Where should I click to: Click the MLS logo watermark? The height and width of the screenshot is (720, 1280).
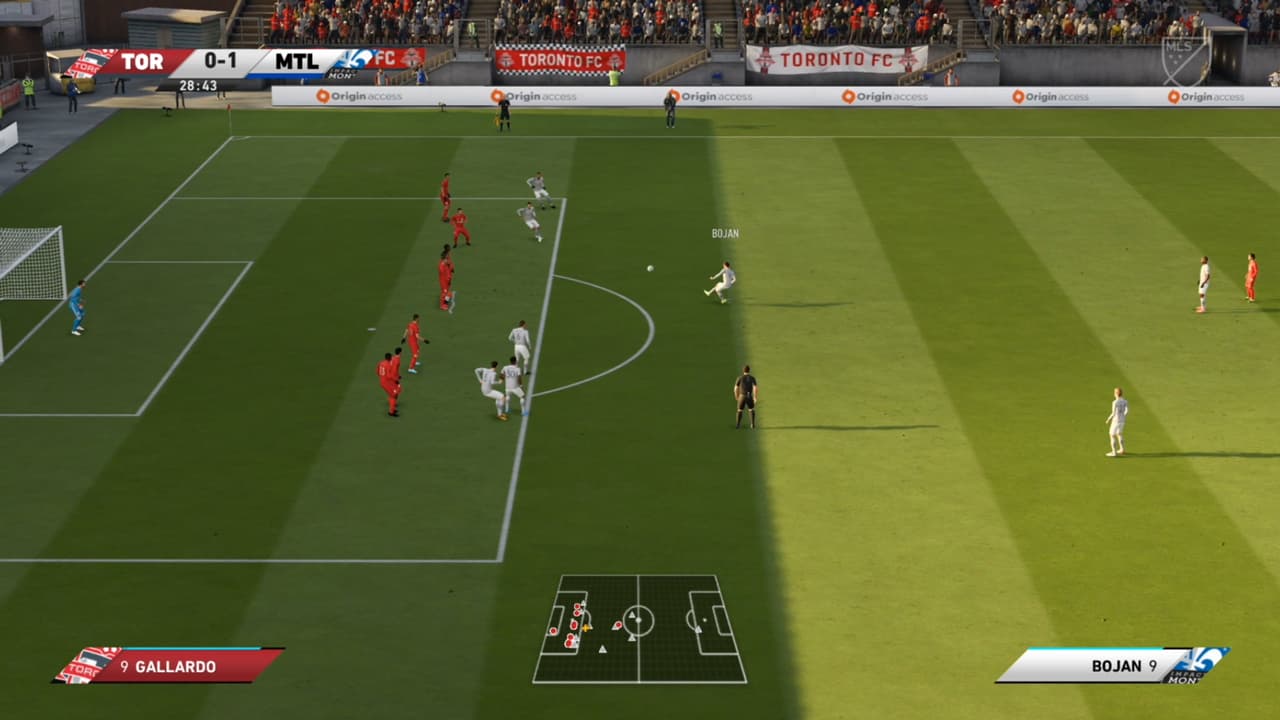(x=1185, y=61)
